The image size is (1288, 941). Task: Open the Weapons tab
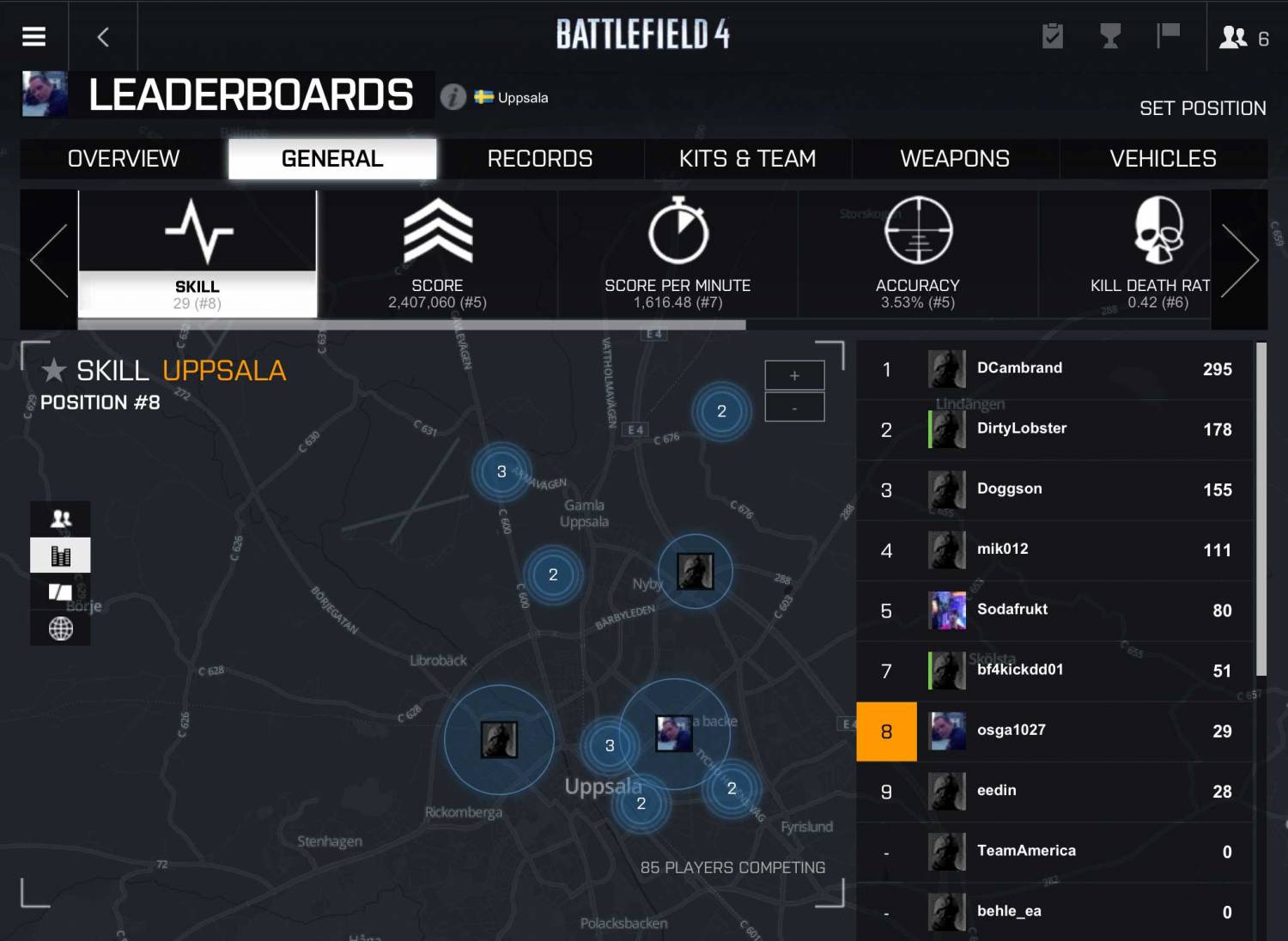click(x=955, y=159)
